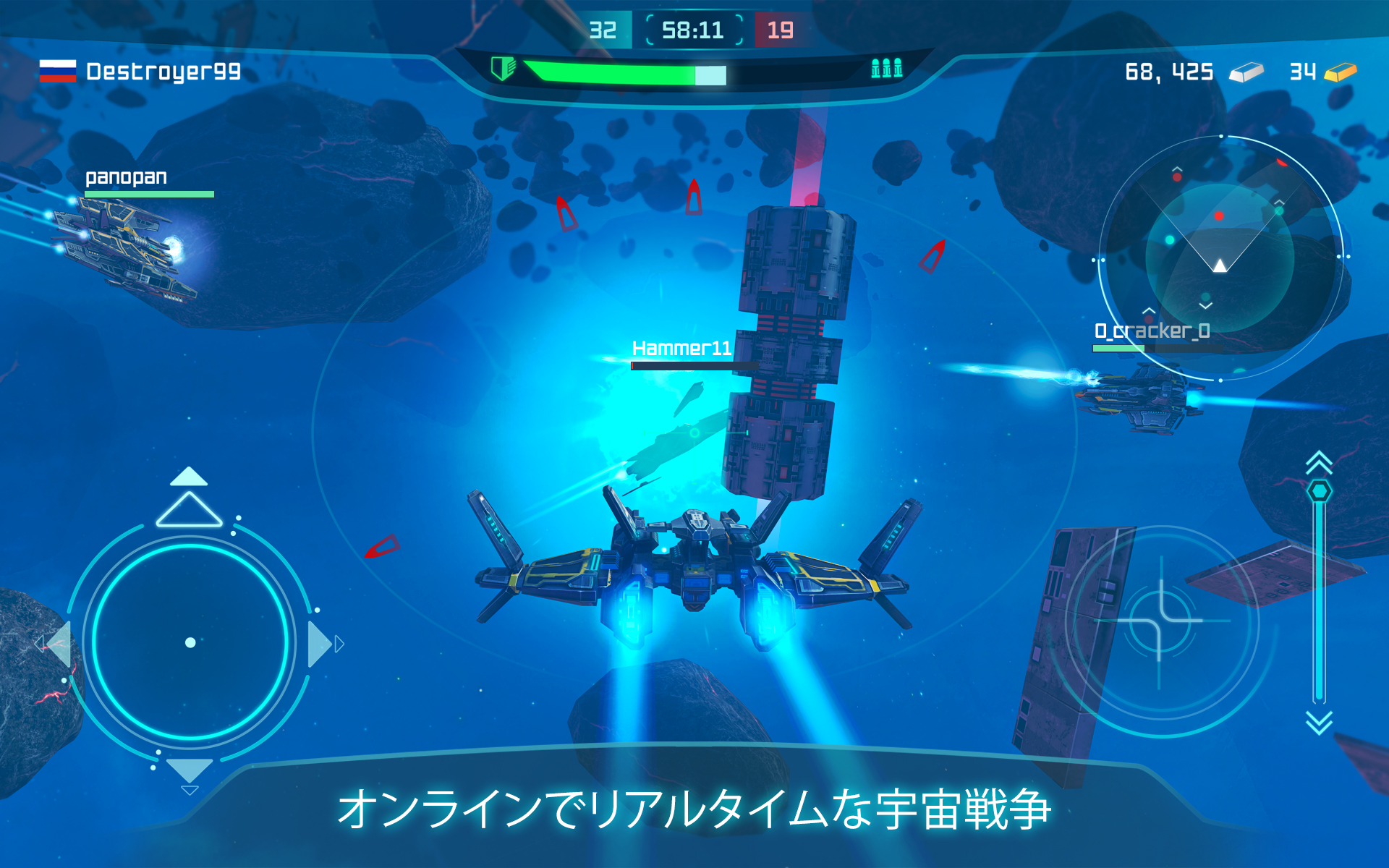Click the hexagonal throttle knob

point(1319,490)
